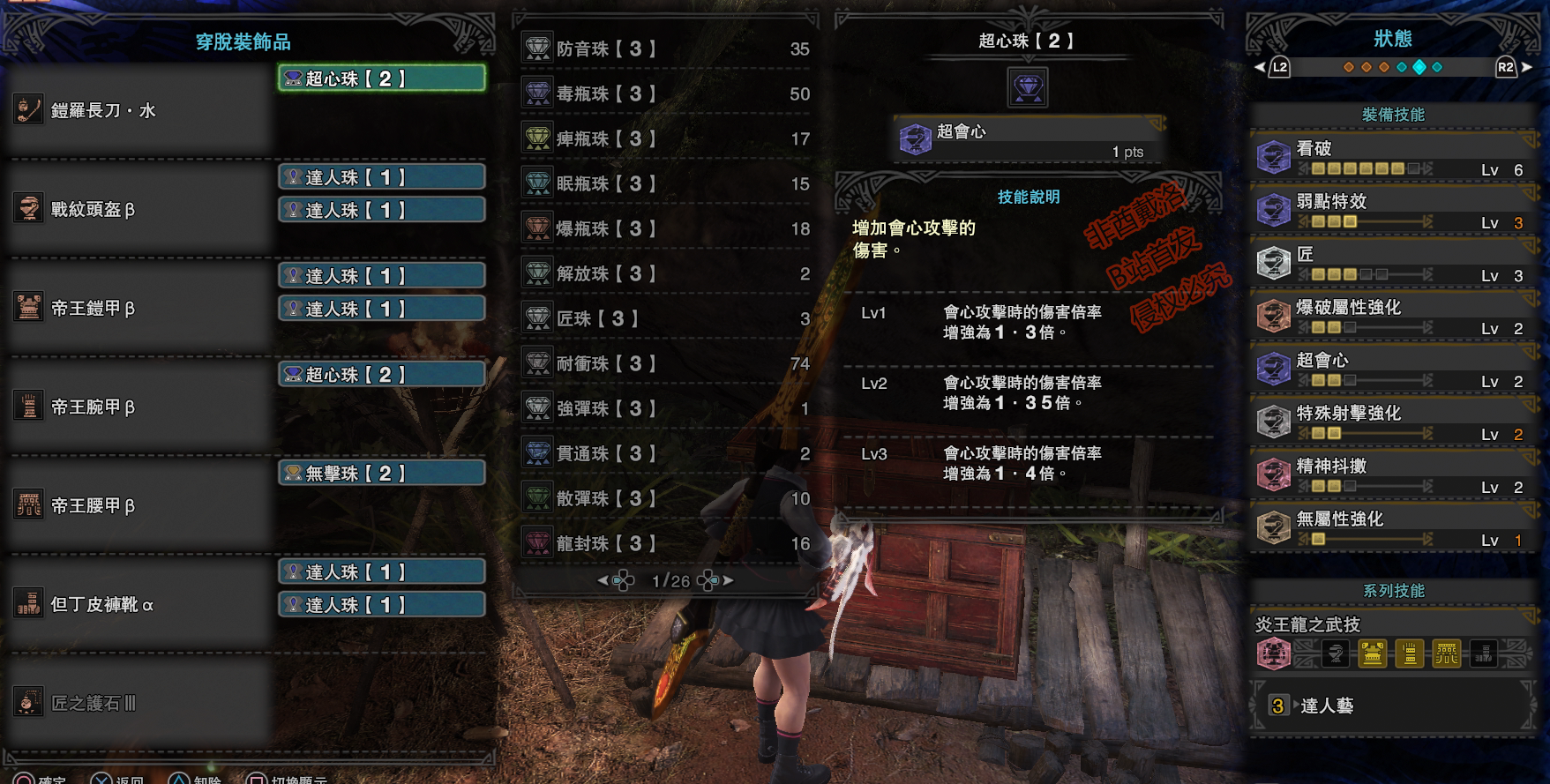This screenshot has height=784, width=1550.
Task: Select the 貫通珠【3】 decoration row
Action: pyautogui.click(x=666, y=453)
